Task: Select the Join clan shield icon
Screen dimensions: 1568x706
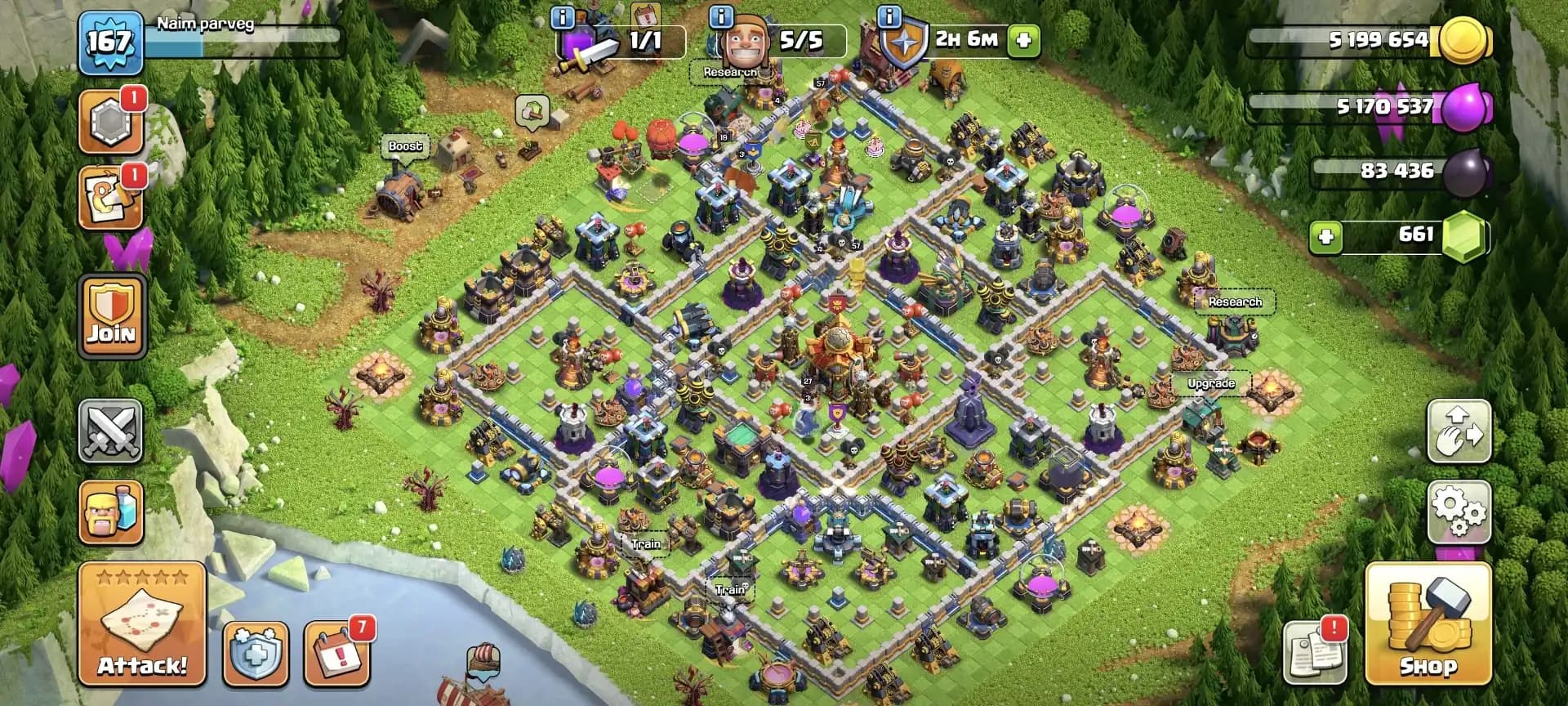Action: [111, 317]
